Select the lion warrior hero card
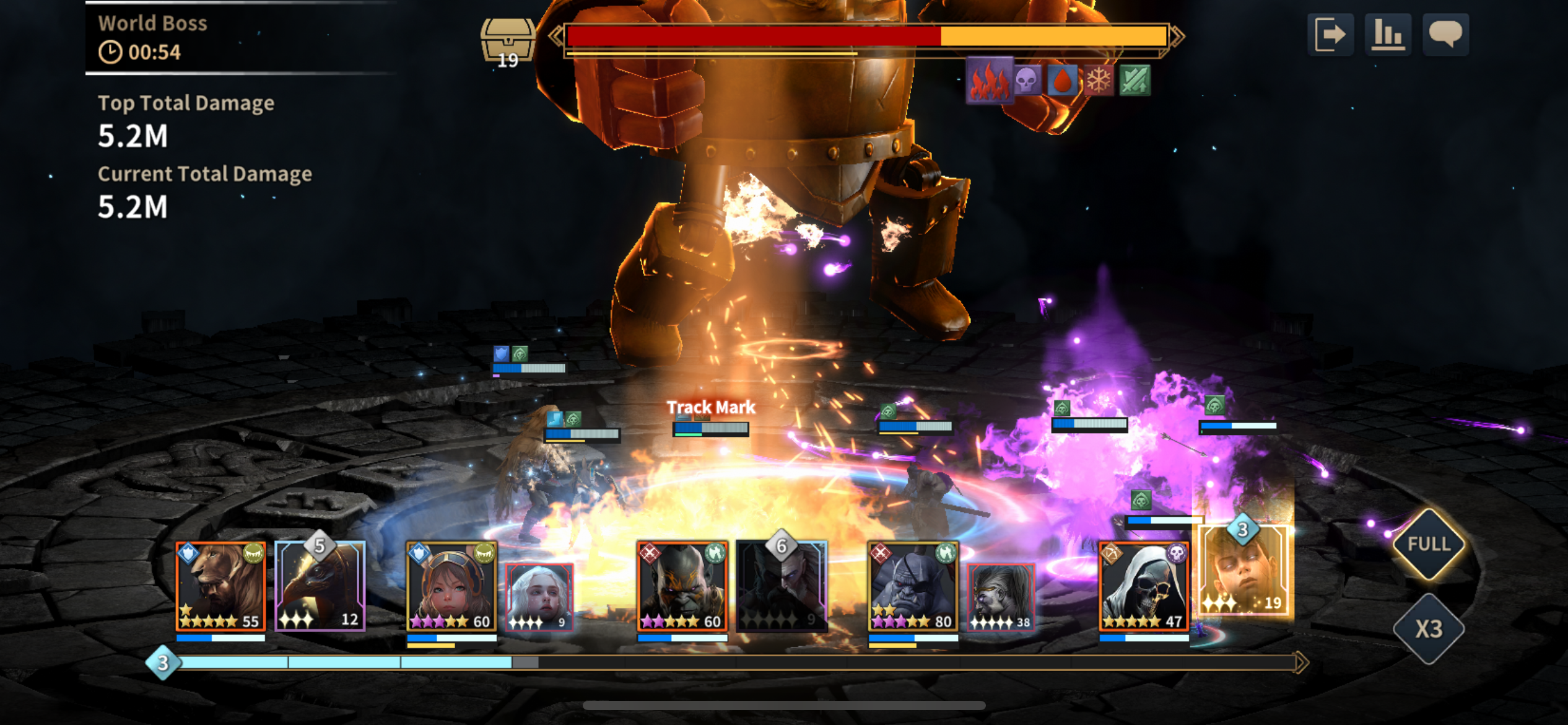 point(221,586)
